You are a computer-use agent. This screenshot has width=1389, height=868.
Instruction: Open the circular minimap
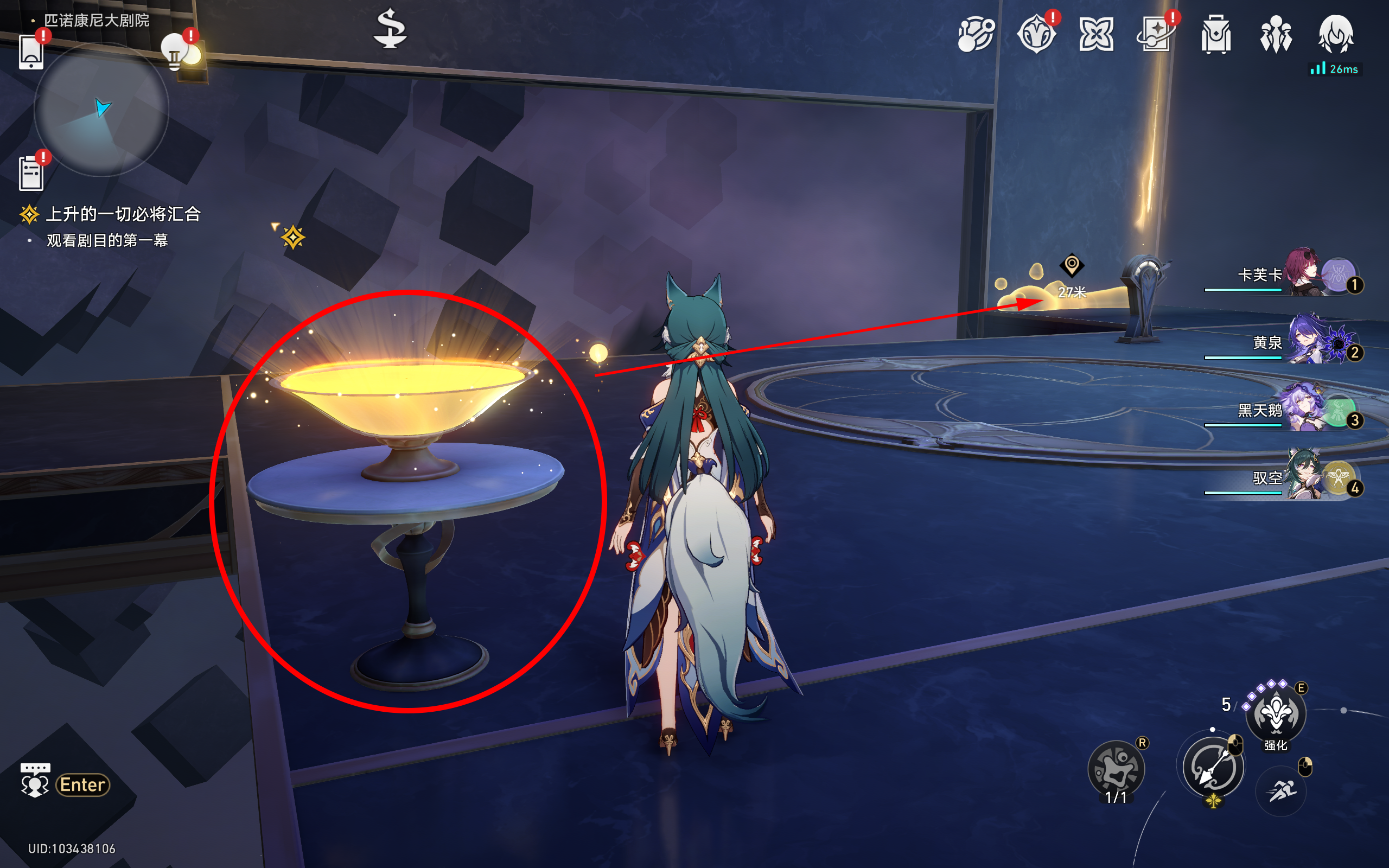[101, 109]
